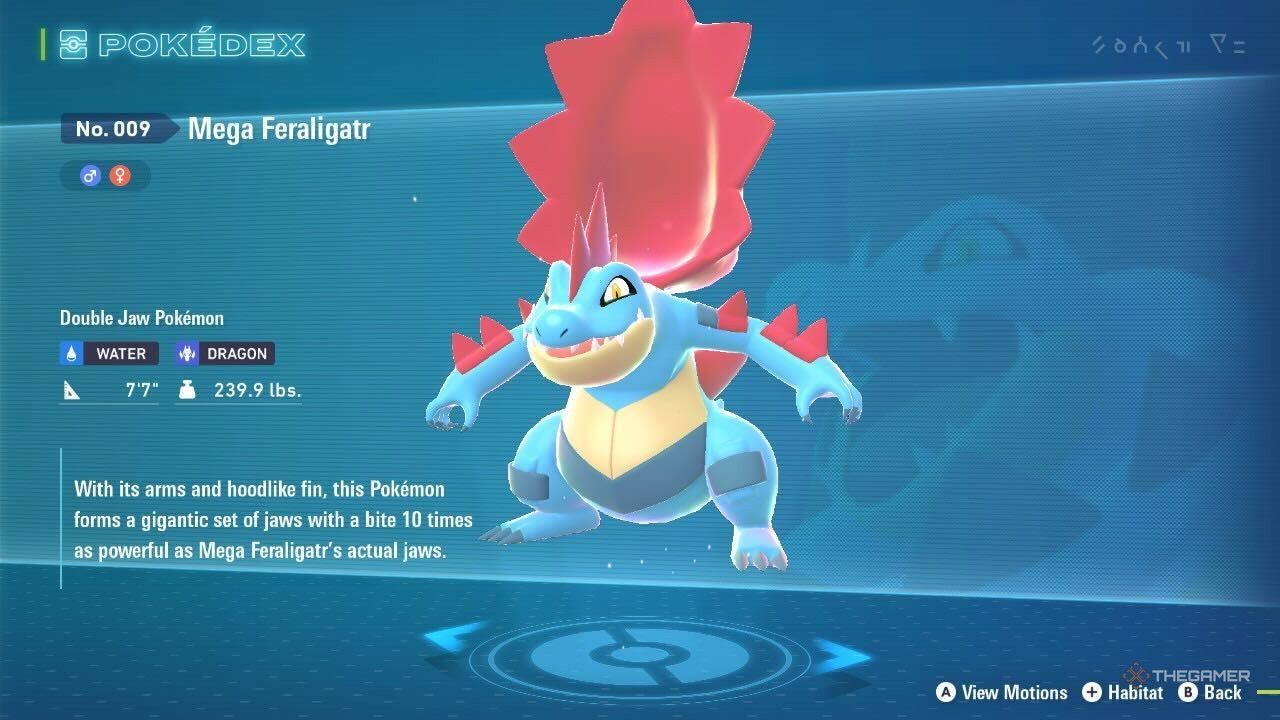The image size is (1280, 720).
Task: Select the Dragon type badge
Action: tap(224, 353)
